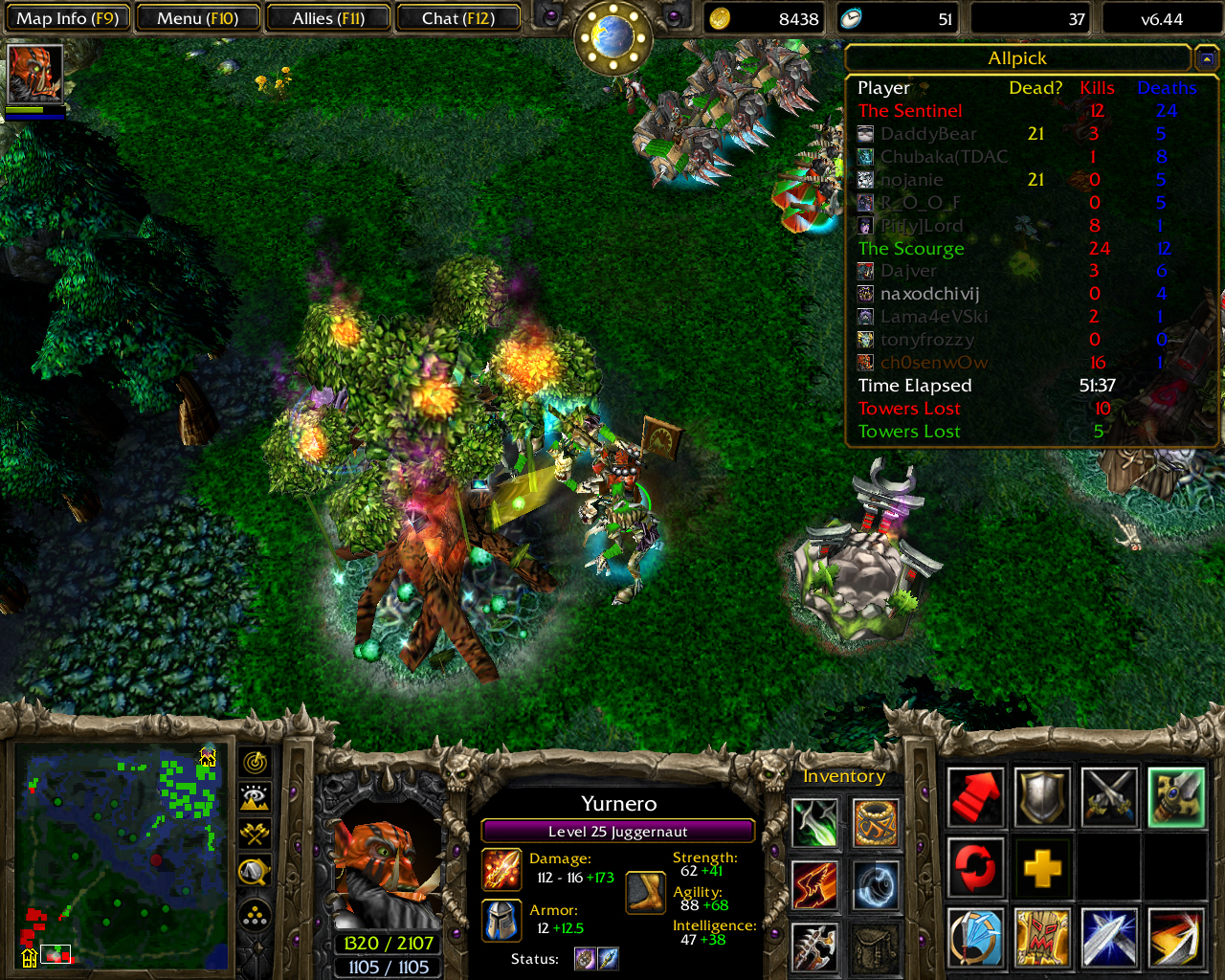The image size is (1225, 980).
Task: Click the Allies (F11) button
Action: pos(328,16)
